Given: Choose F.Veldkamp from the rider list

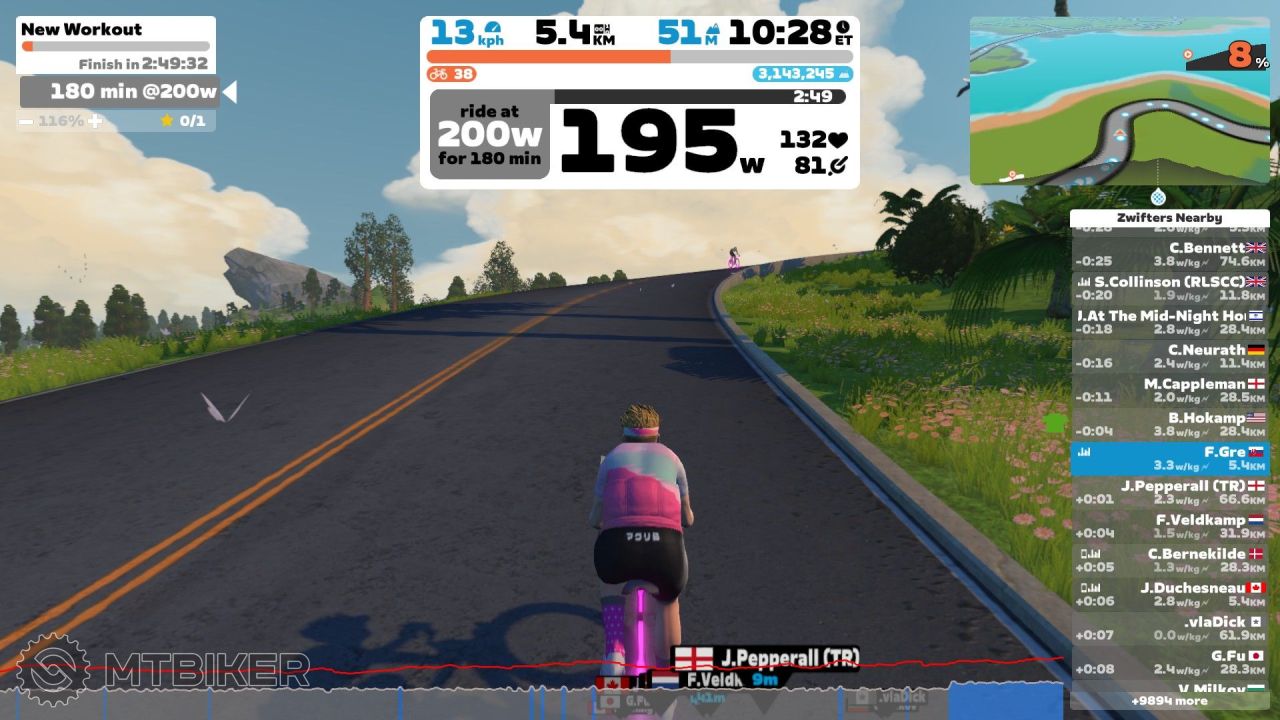Looking at the screenshot, I should point(1169,527).
